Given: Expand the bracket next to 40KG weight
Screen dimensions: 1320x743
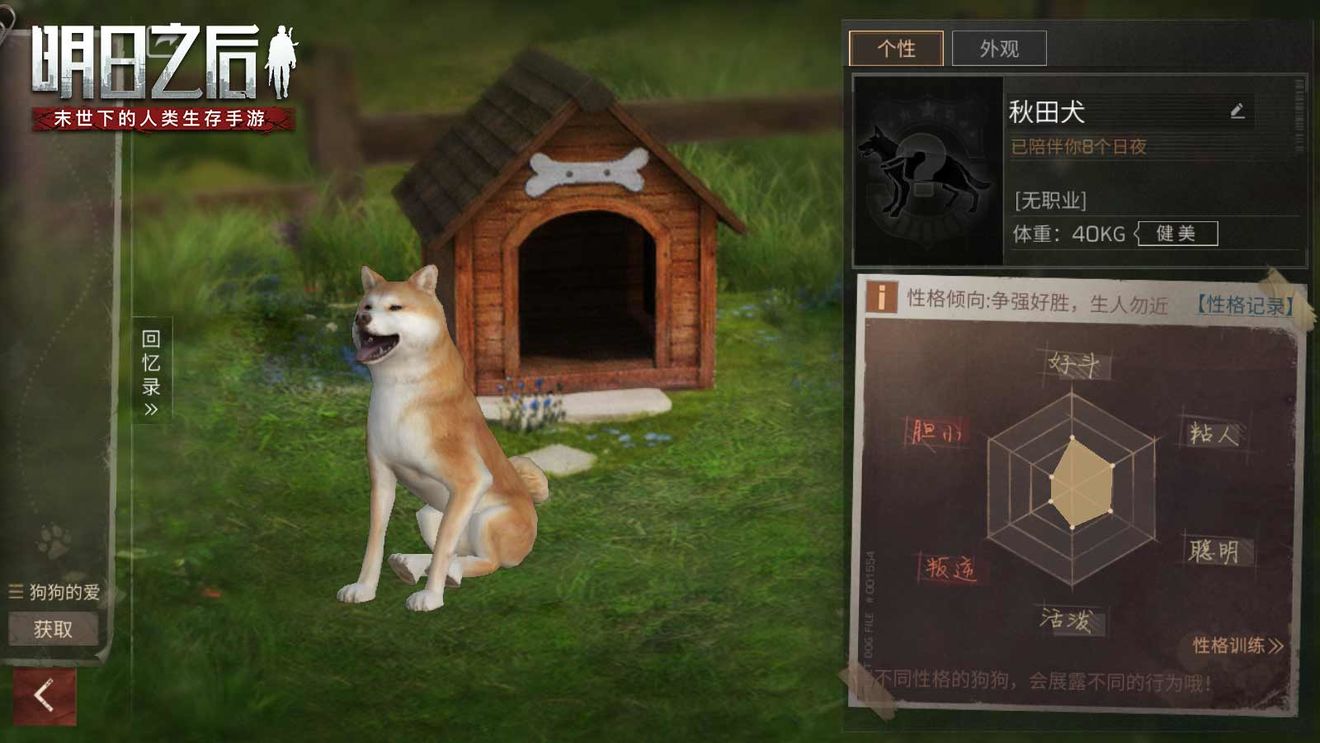Looking at the screenshot, I should point(1137,233).
